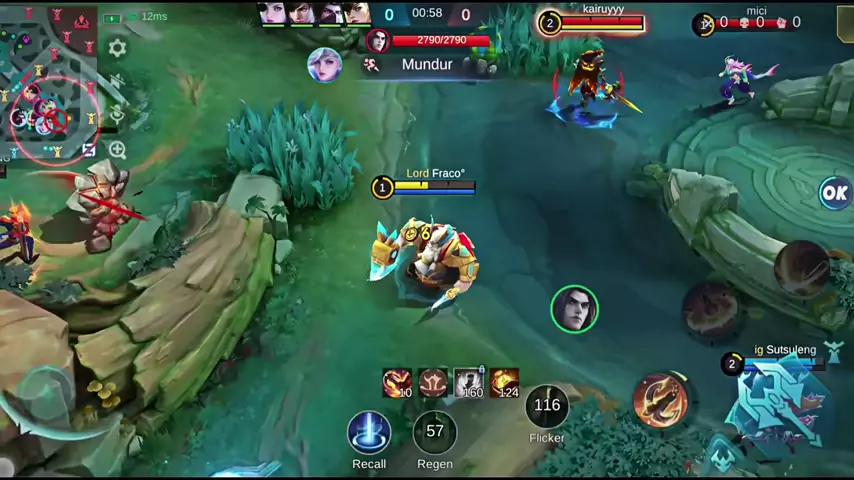Open the scoreboard at team hero portraits
Viewport: 854px width, 480px height.
coord(315,13)
